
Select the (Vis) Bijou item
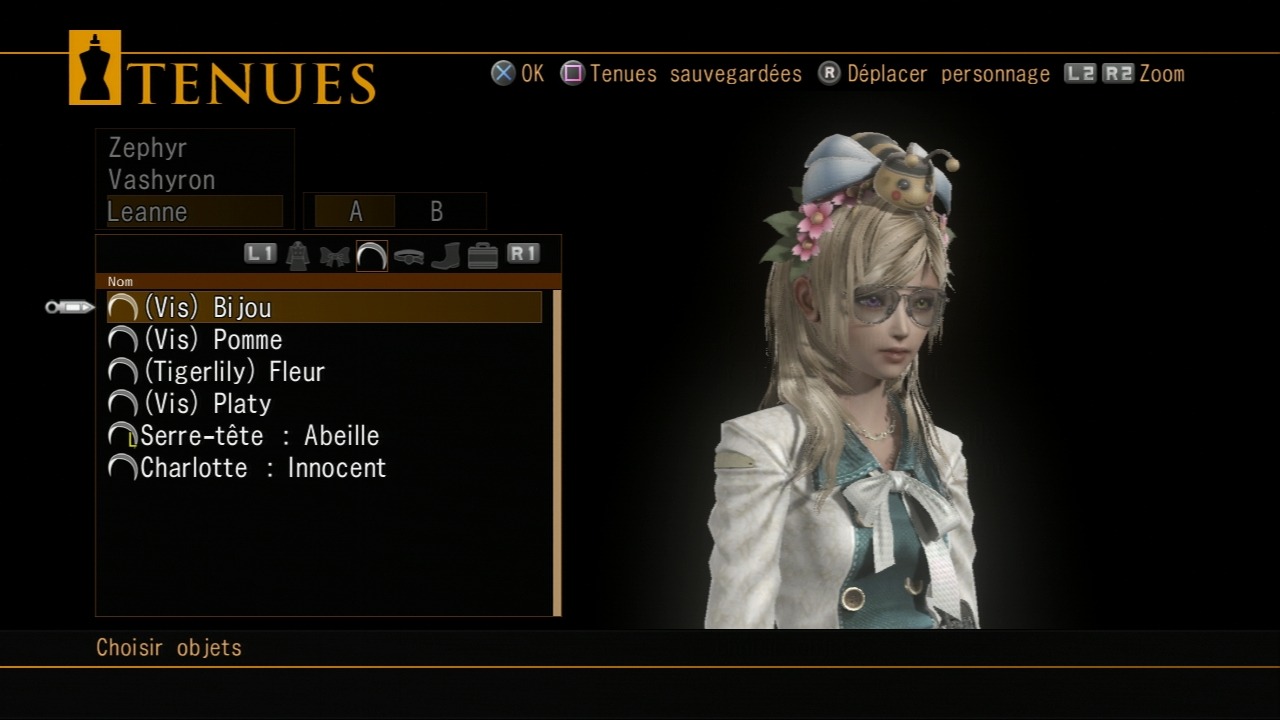point(208,308)
